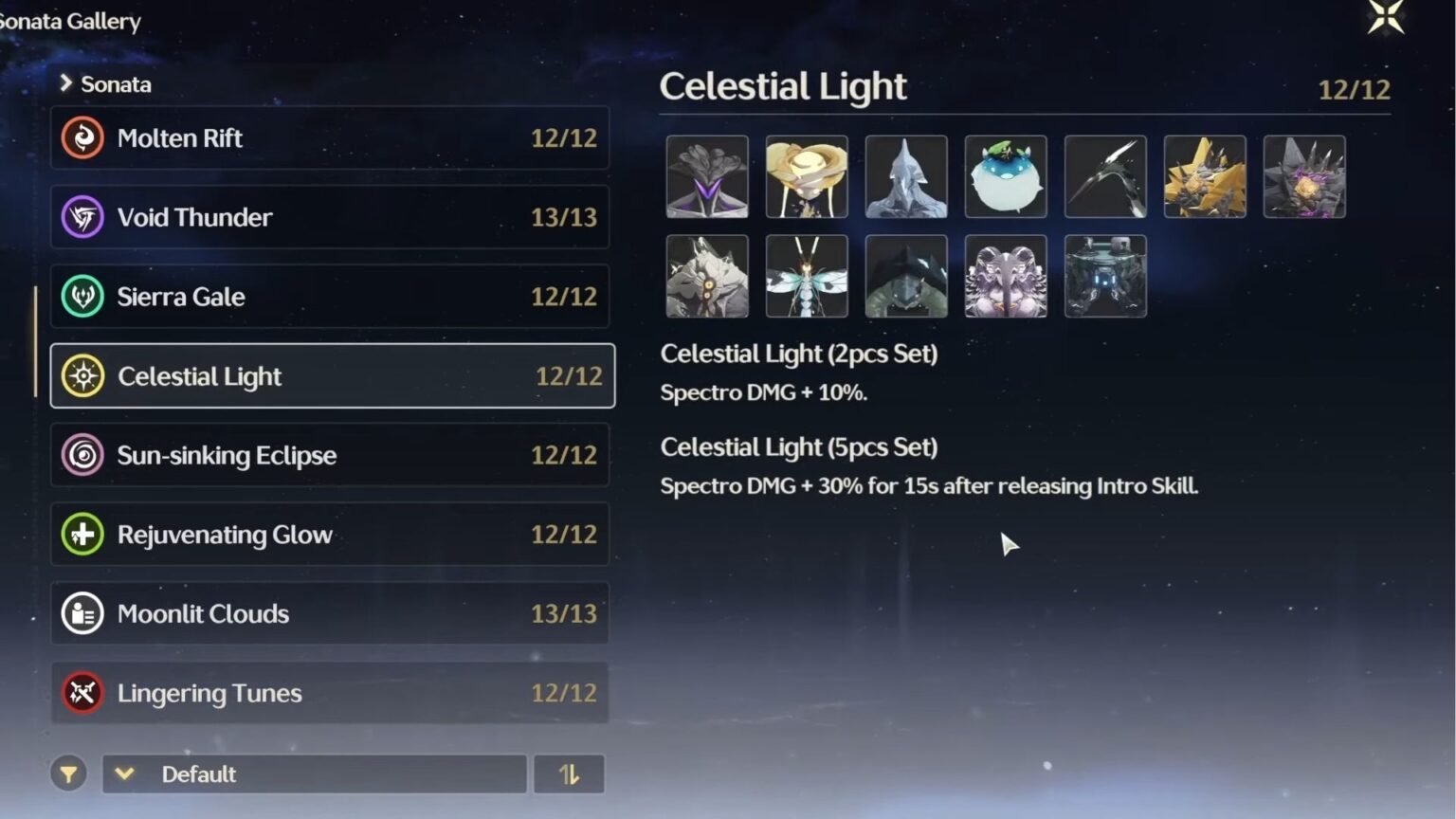Collapse the Sonata category header
Viewport: 1456px width, 819px height.
tap(105, 84)
